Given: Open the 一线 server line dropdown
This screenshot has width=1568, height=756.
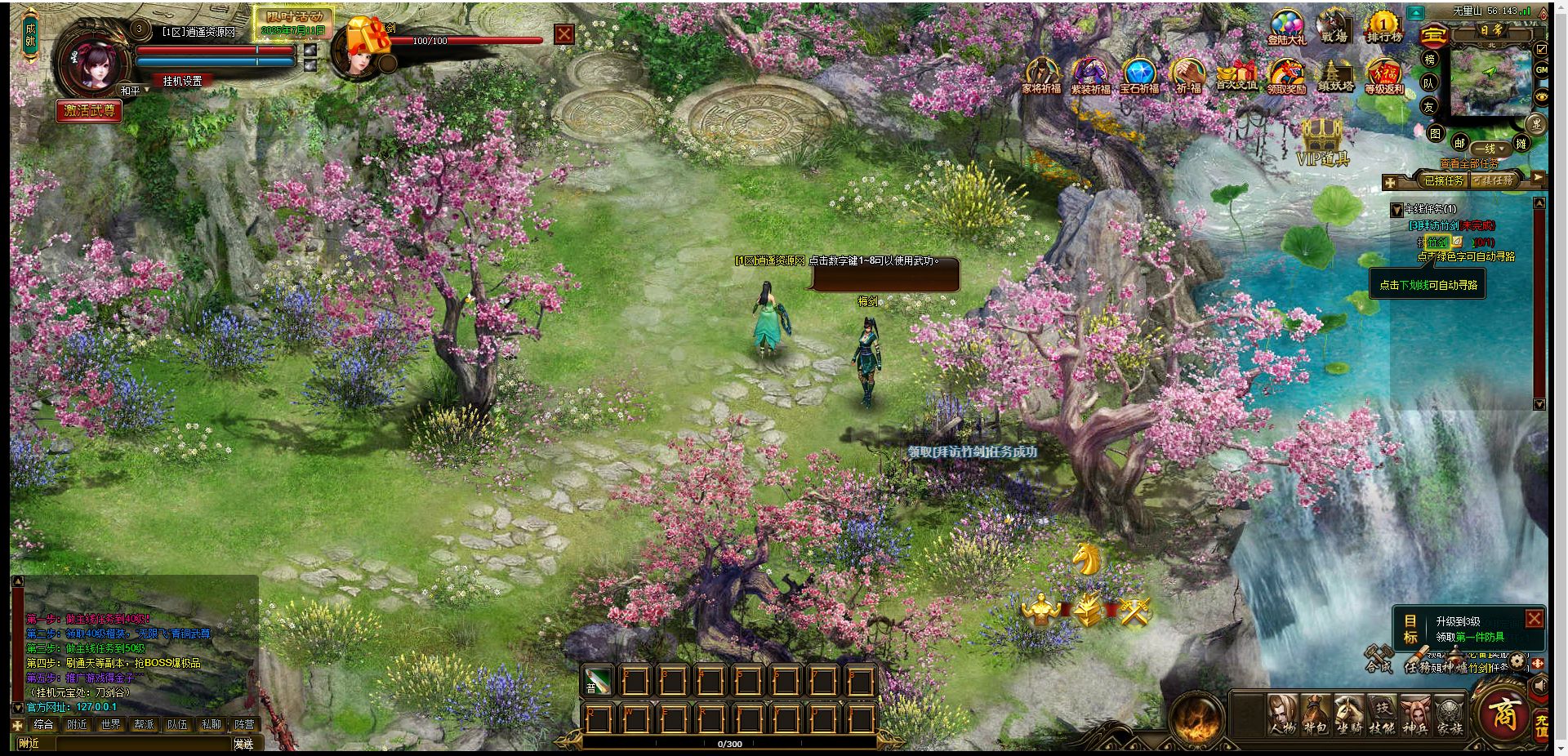Looking at the screenshot, I should pyautogui.click(x=1490, y=149).
